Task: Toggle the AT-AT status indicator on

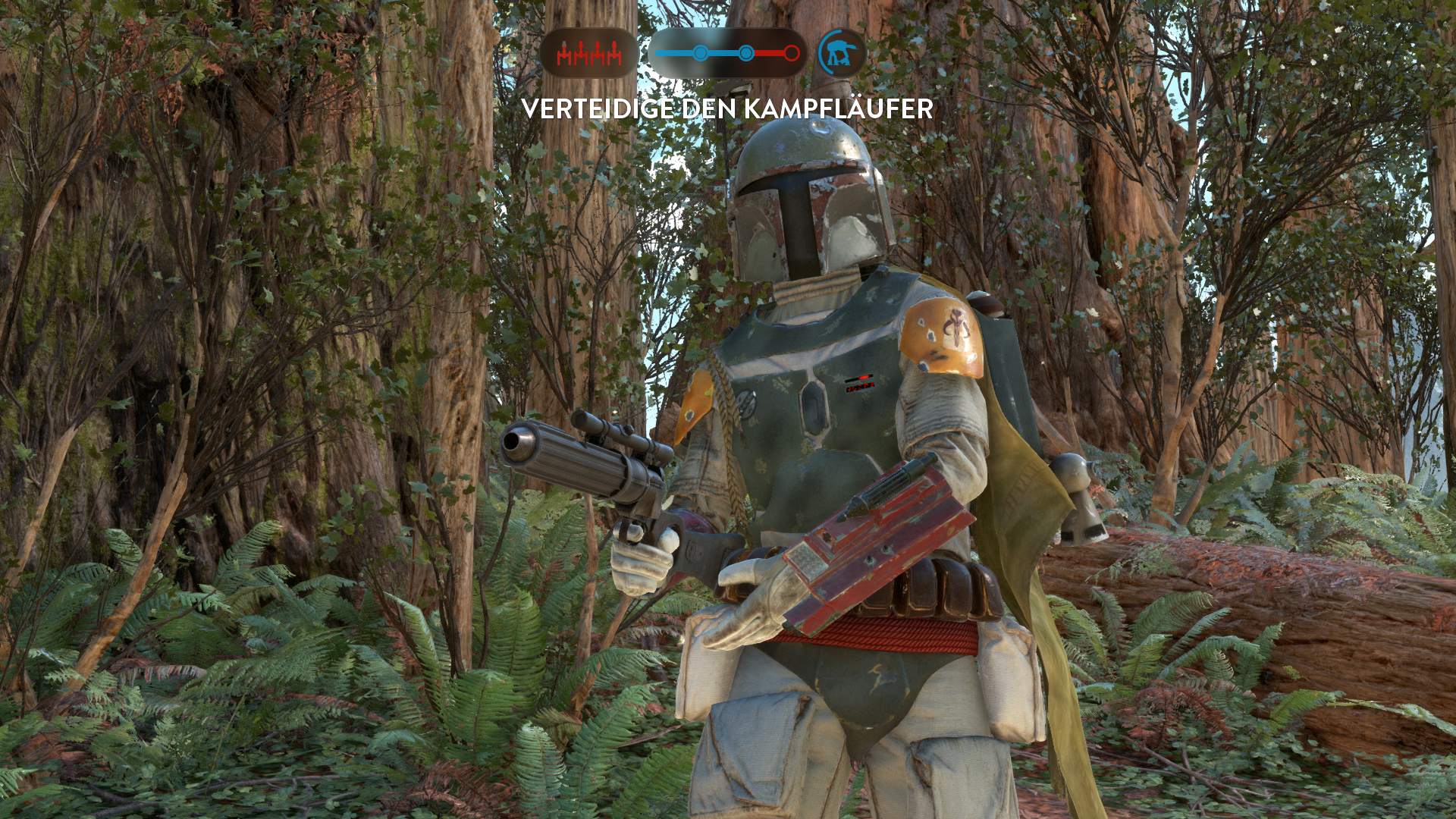Action: [840, 53]
